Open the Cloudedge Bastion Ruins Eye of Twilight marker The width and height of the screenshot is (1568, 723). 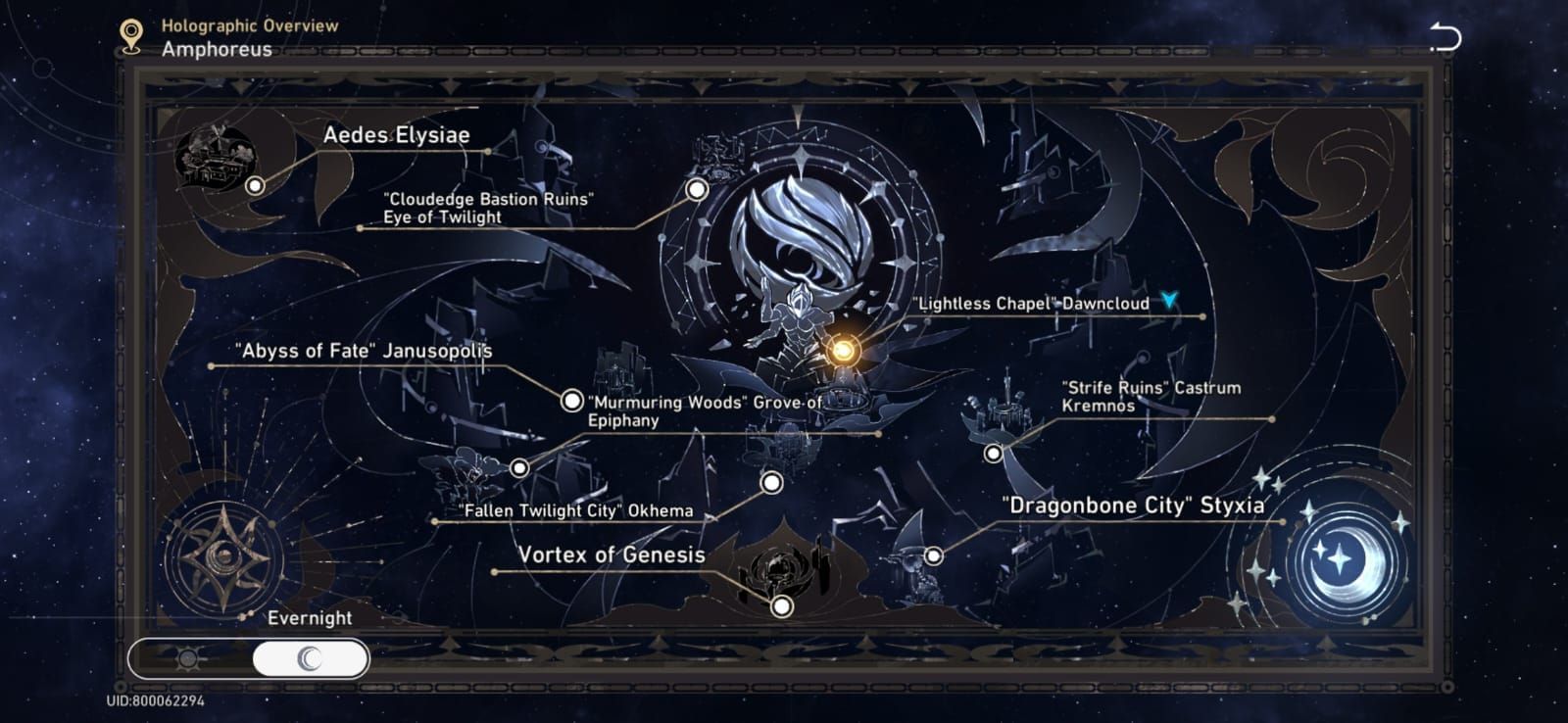[x=697, y=188]
